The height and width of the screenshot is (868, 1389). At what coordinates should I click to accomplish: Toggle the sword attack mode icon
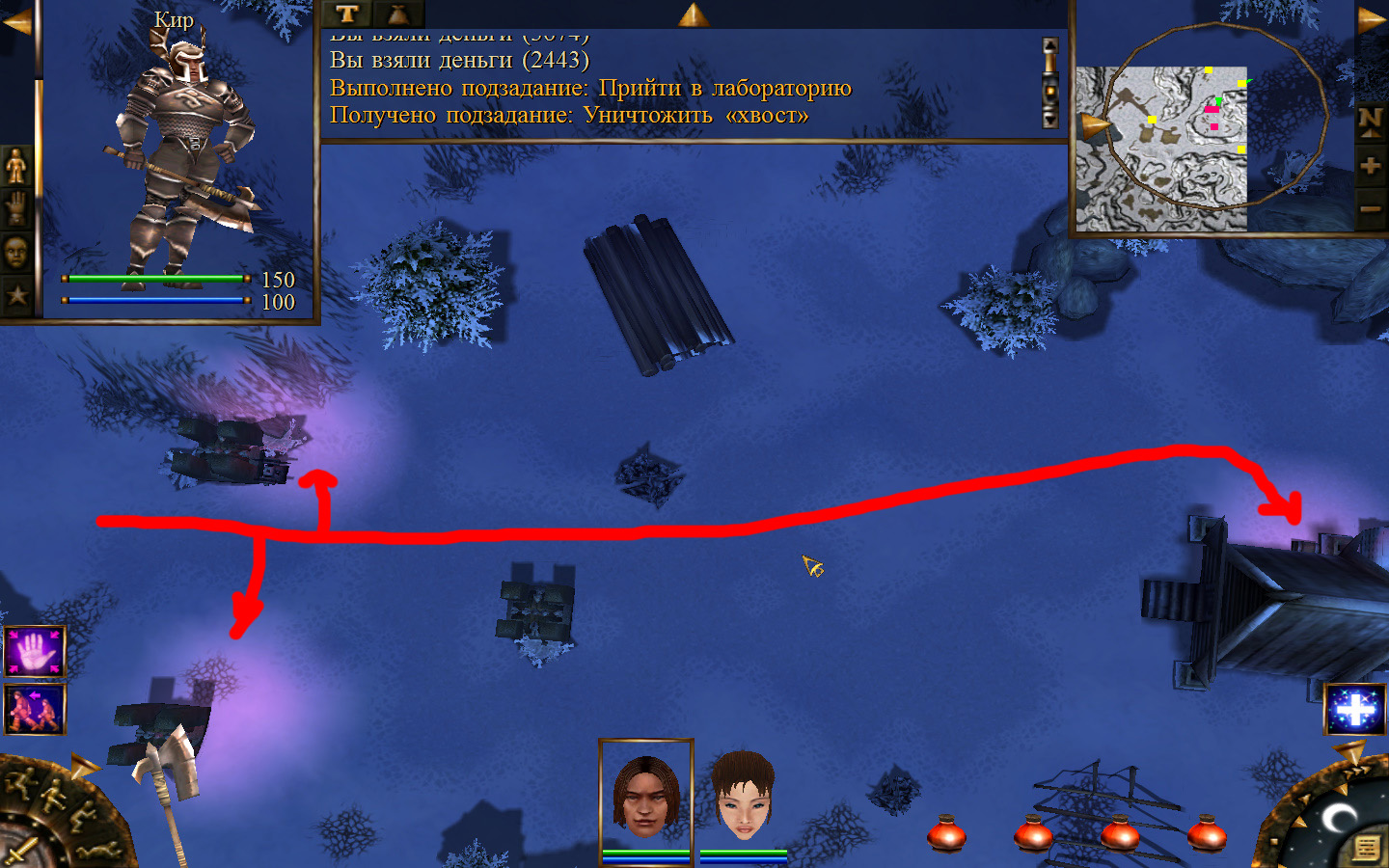(19, 853)
